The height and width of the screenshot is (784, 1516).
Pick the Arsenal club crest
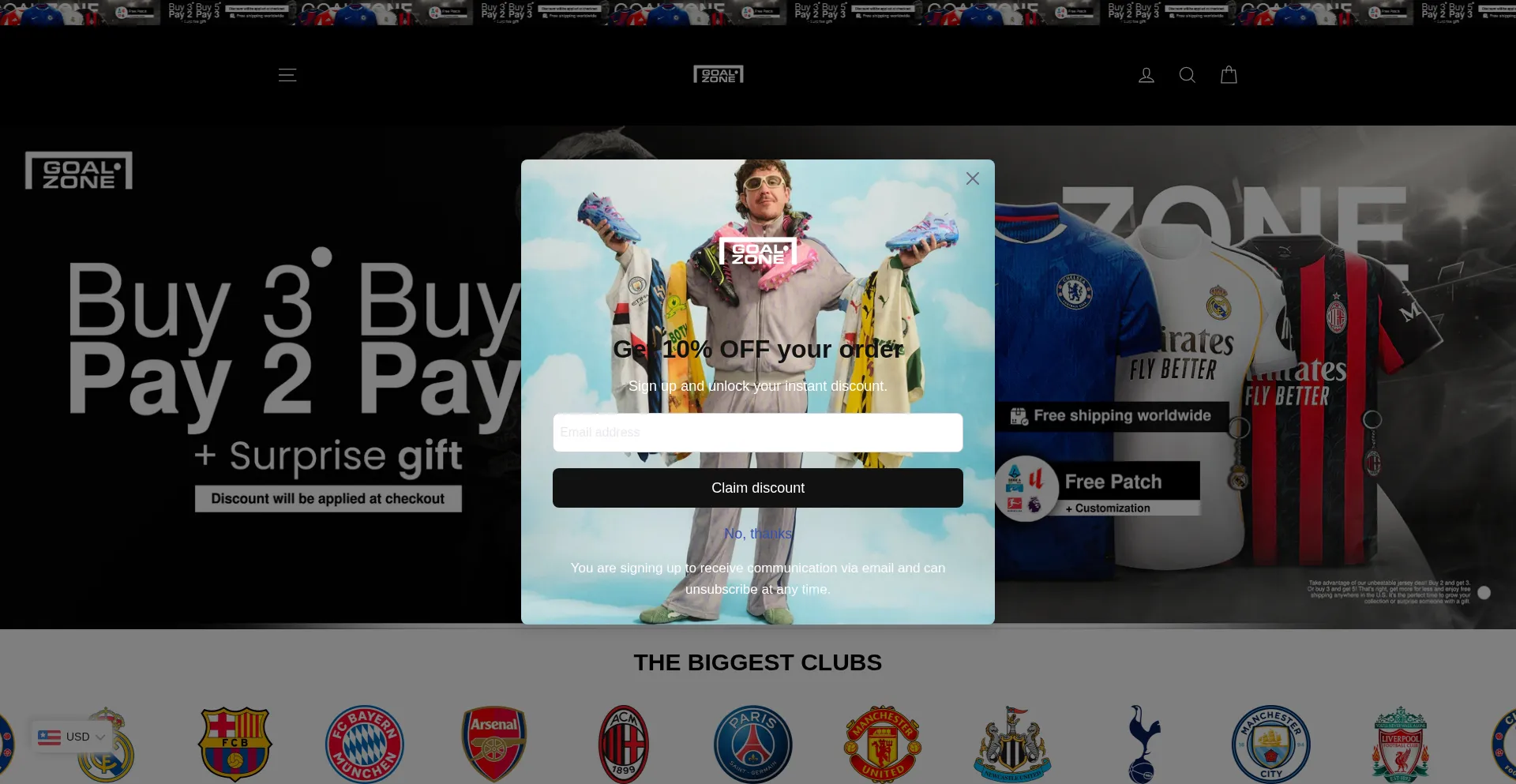pyautogui.click(x=494, y=744)
